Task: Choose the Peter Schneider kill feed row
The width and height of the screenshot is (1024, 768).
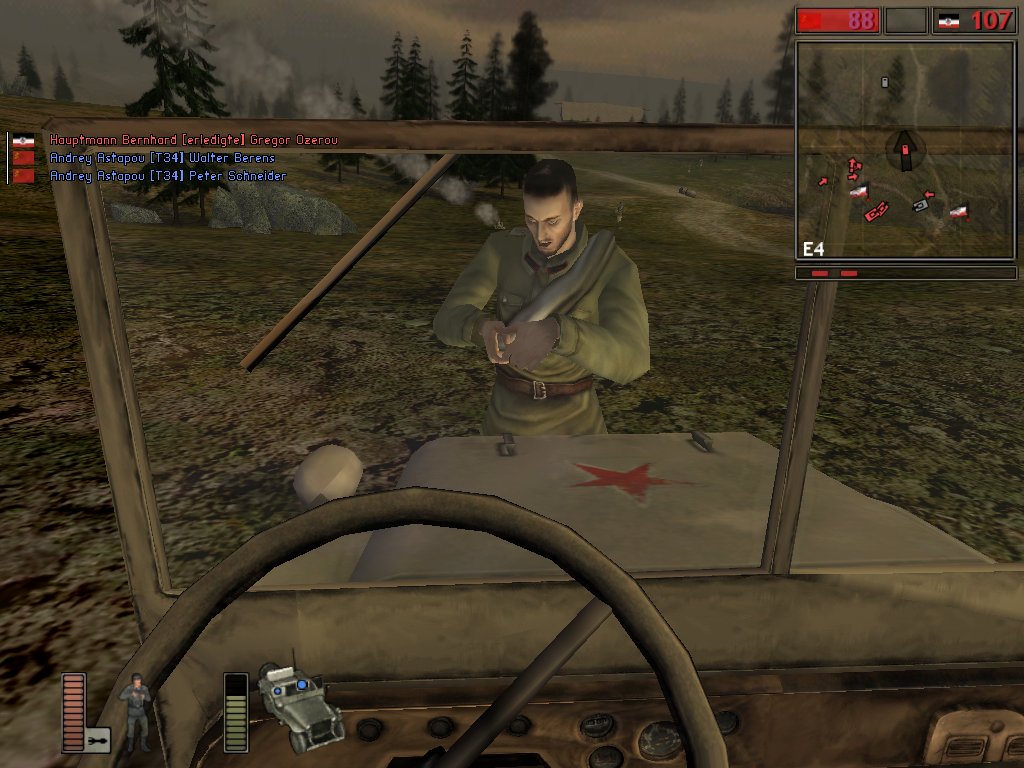Action: (167, 176)
